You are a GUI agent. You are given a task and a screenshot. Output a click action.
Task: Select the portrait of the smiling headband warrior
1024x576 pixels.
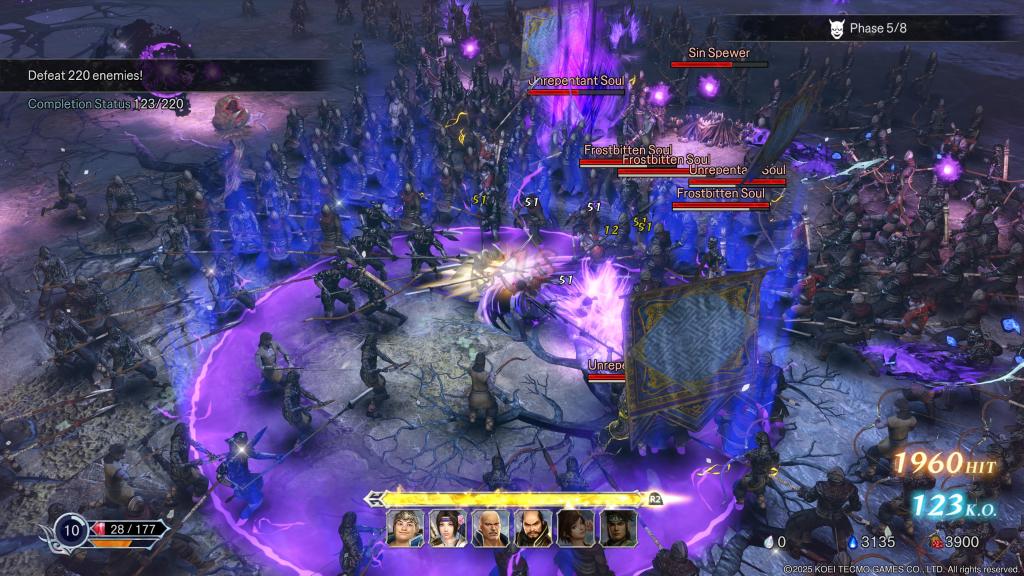pyautogui.click(x=405, y=528)
